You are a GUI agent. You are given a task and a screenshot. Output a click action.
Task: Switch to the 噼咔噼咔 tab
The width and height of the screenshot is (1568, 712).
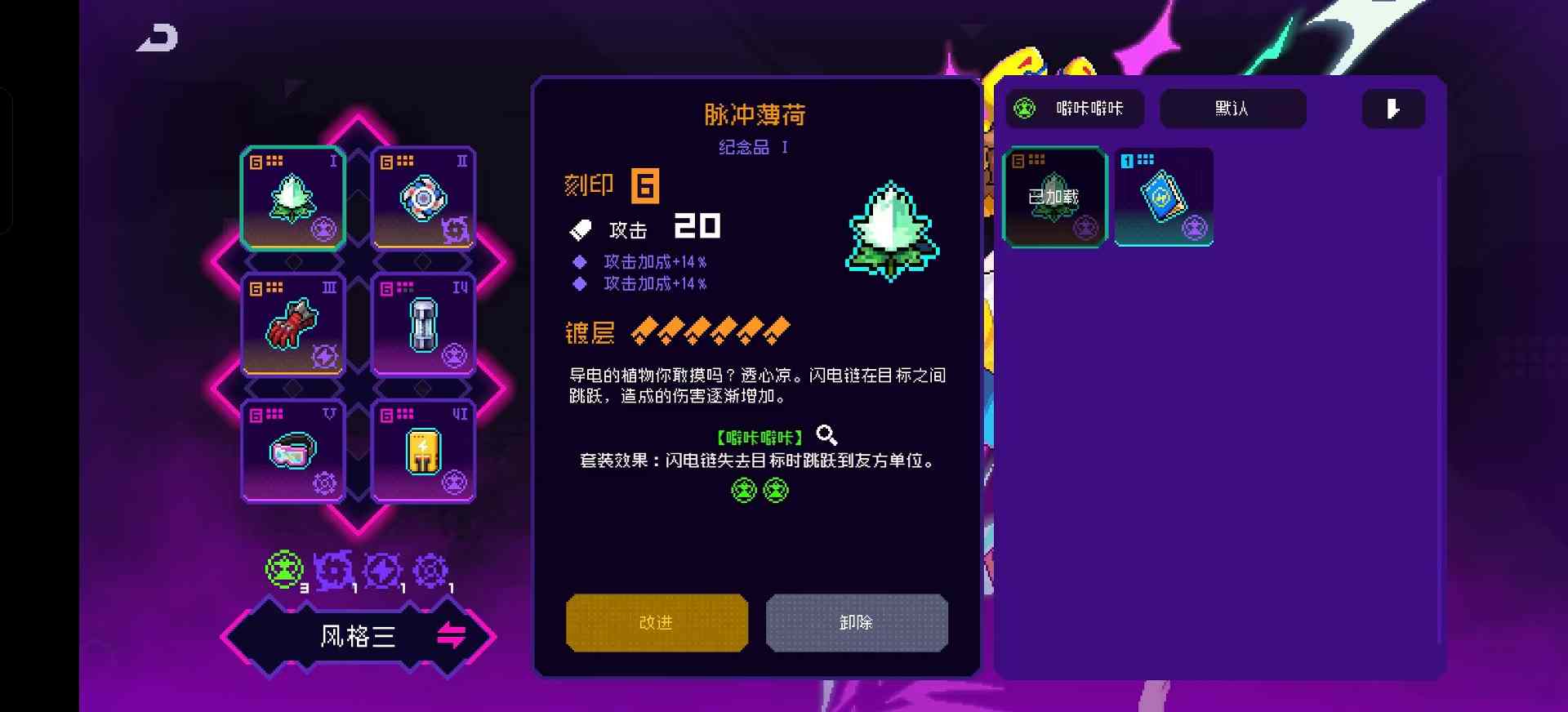coord(1076,109)
